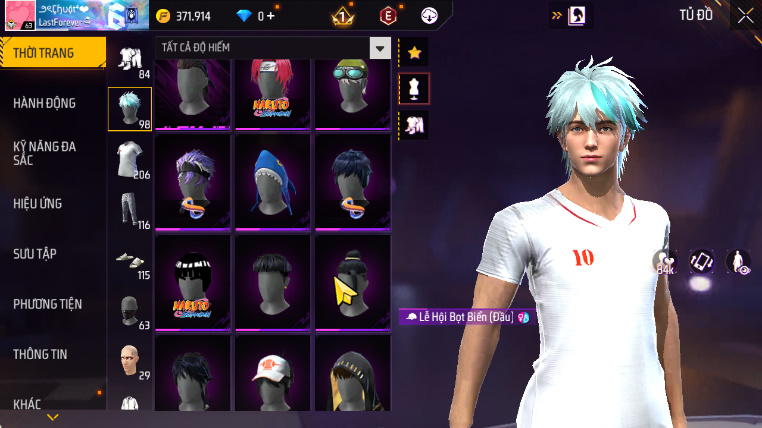
Task: Switch to the KỸ NĂNG ĐA SẮC tab
Action: [45, 153]
